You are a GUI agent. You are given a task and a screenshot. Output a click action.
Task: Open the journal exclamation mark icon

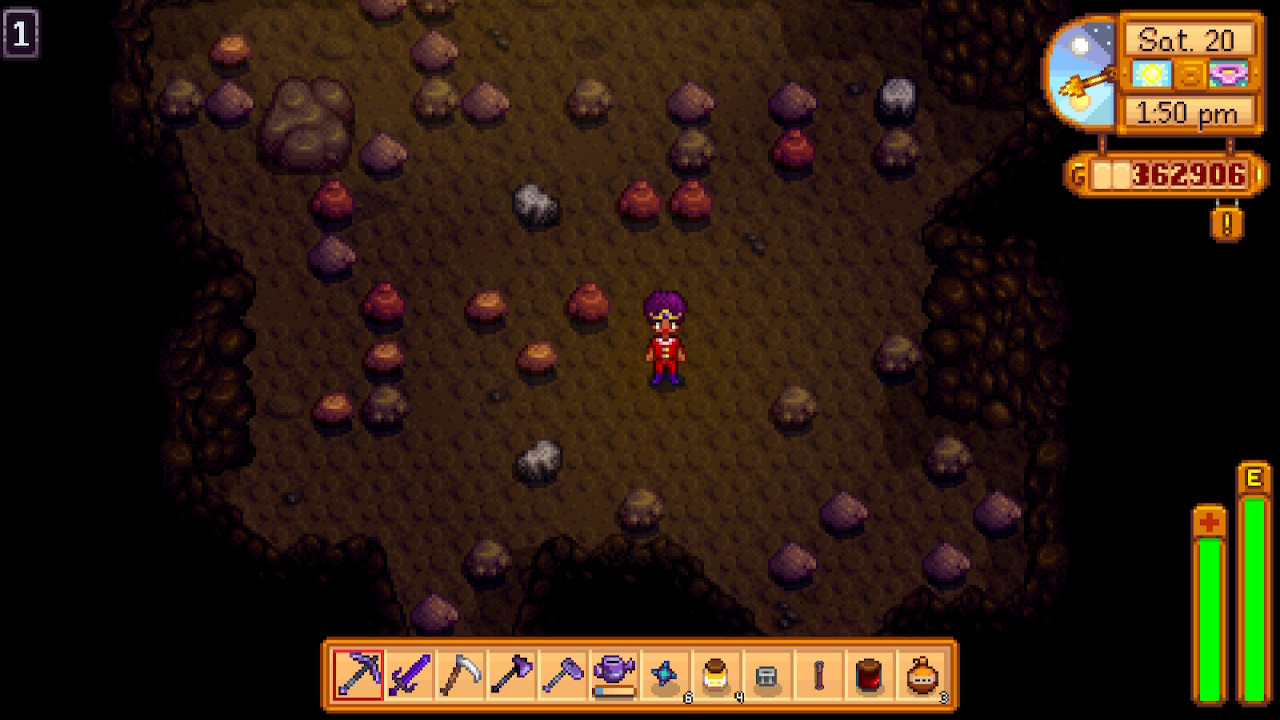[1227, 220]
